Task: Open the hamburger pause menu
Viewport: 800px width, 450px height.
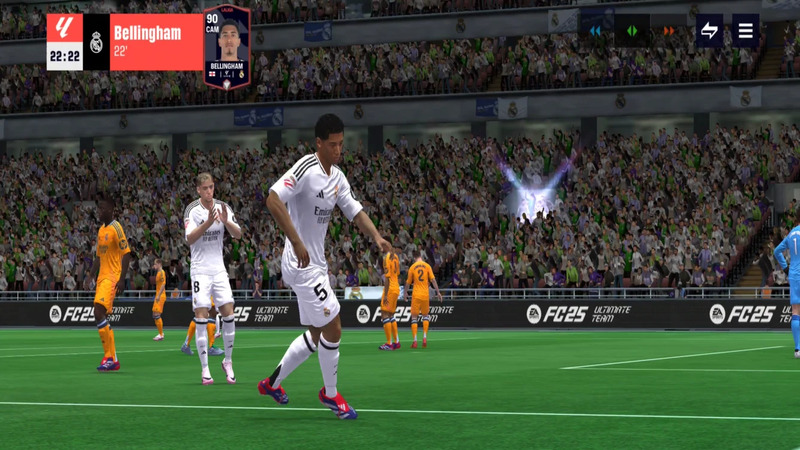Action: pos(745,31)
